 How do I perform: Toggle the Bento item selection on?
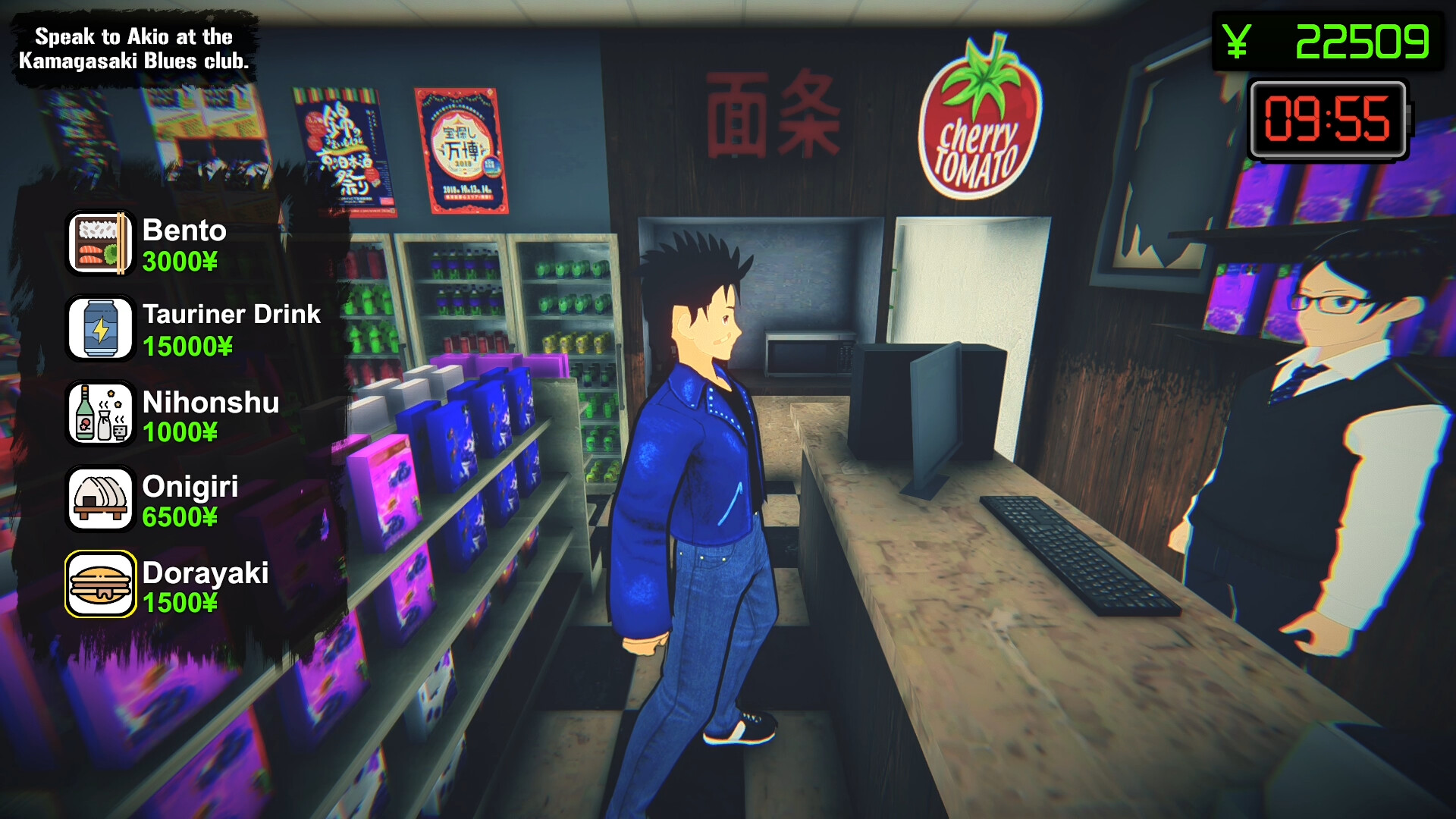(x=99, y=243)
